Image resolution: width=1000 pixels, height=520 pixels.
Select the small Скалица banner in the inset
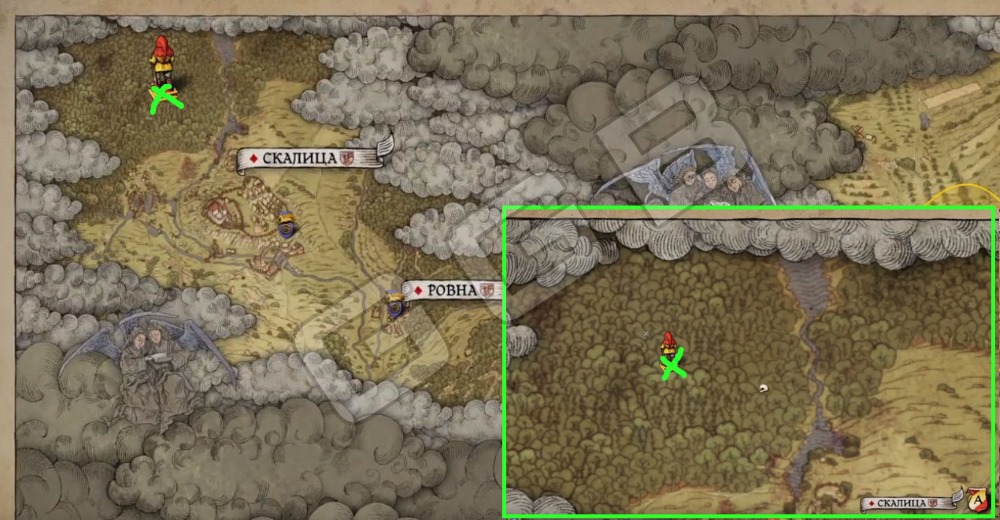pos(907,502)
